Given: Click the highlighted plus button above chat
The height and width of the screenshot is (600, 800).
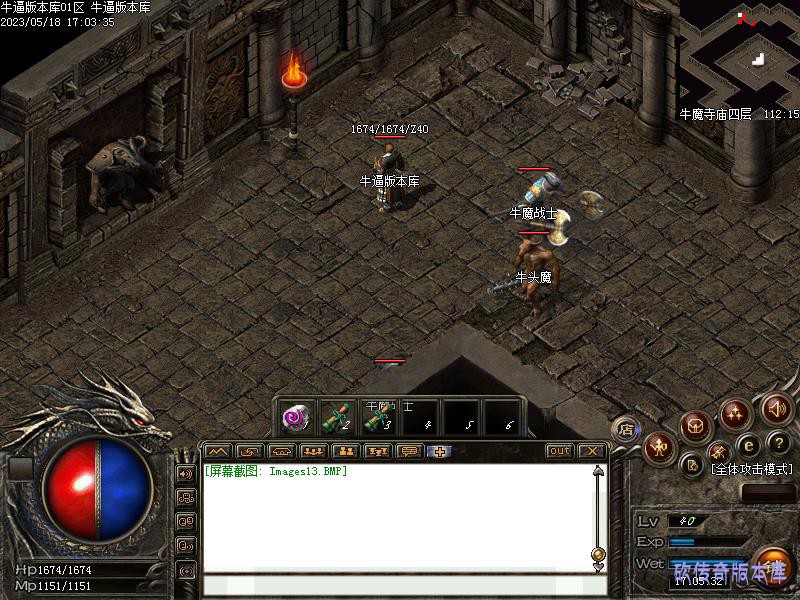Looking at the screenshot, I should click(438, 451).
